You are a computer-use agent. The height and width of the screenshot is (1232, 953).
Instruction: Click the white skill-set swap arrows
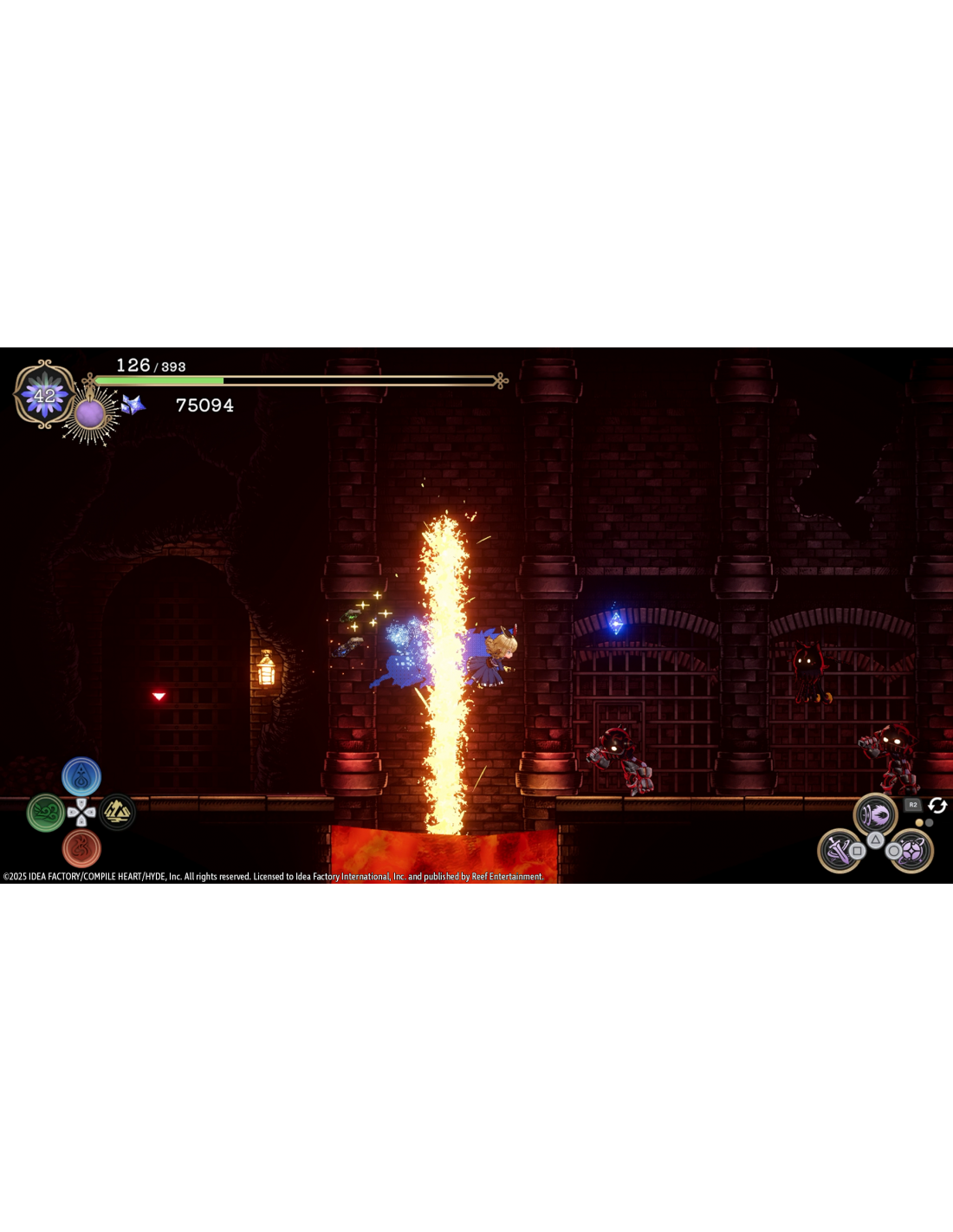coord(937,806)
